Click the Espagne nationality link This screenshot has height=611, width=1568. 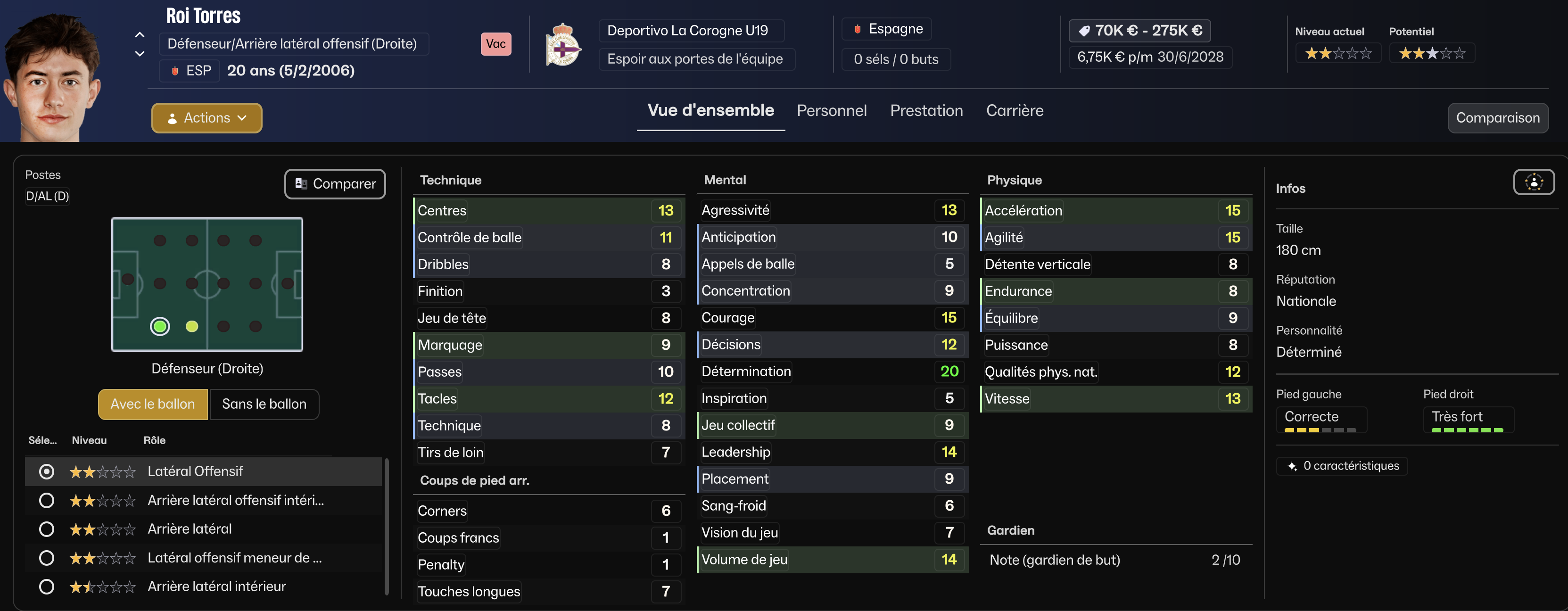[x=895, y=29]
